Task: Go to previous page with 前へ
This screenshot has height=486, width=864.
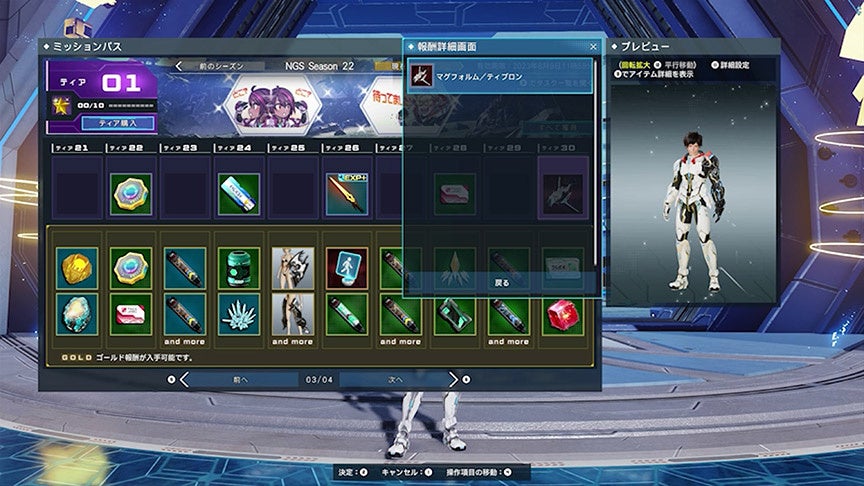Action: pos(238,379)
